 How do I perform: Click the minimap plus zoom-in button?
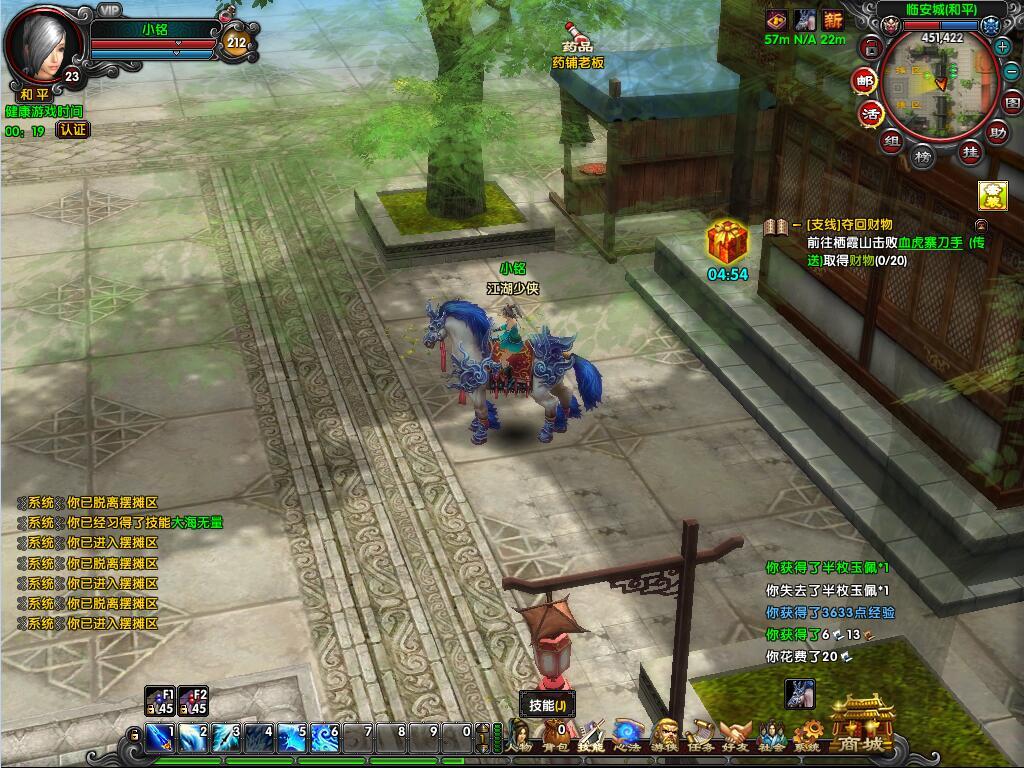[x=1002, y=47]
